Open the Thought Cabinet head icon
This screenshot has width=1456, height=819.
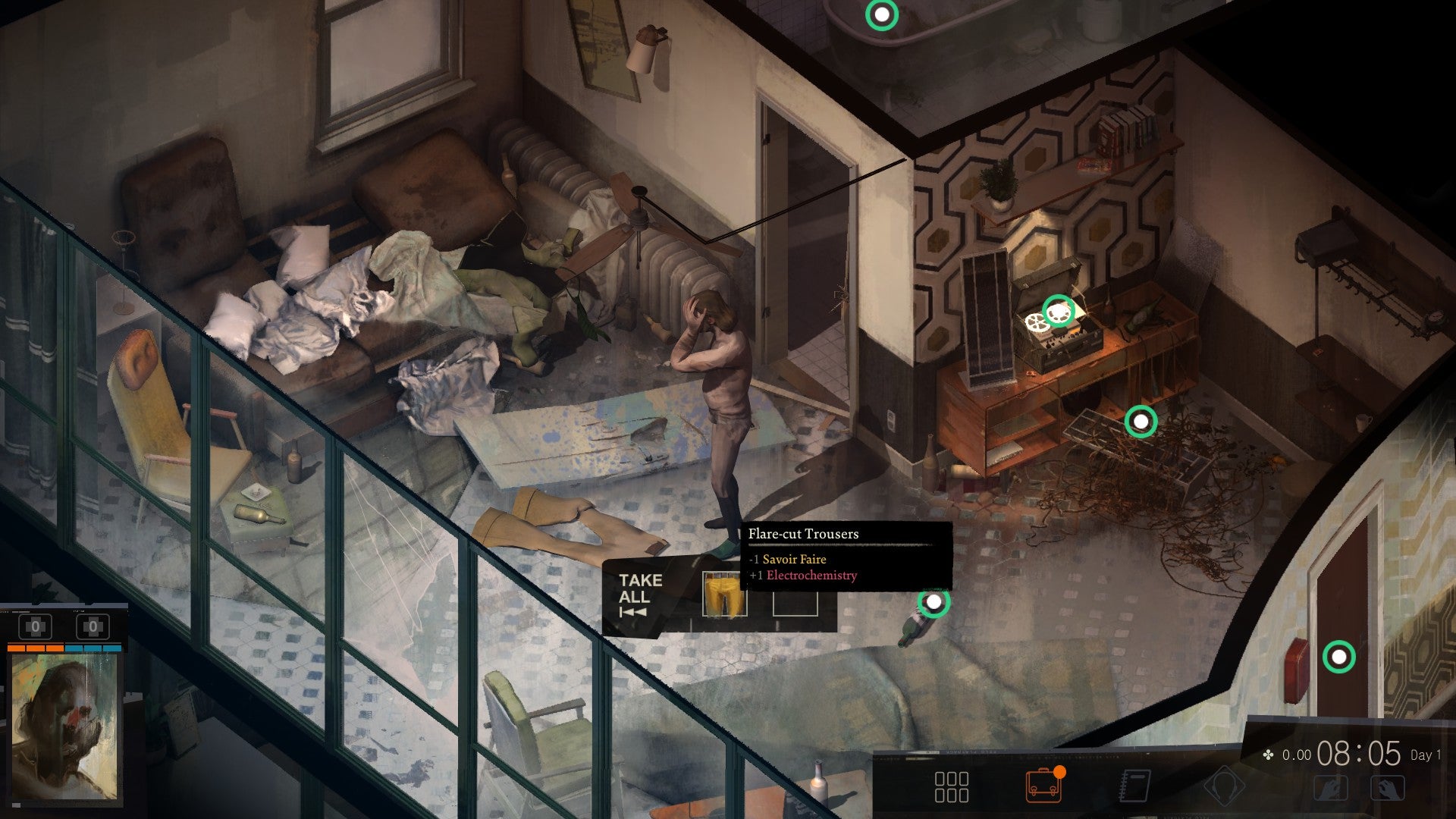1224,787
